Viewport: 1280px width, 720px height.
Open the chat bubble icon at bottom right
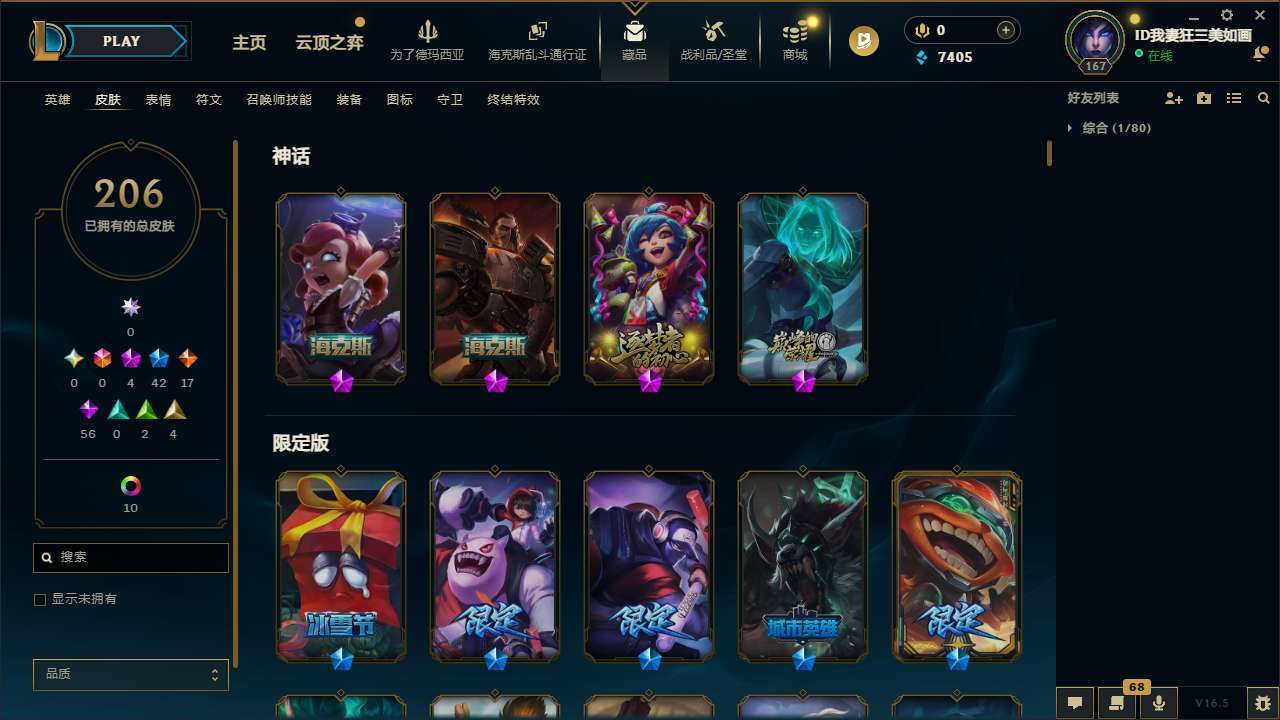point(1075,701)
